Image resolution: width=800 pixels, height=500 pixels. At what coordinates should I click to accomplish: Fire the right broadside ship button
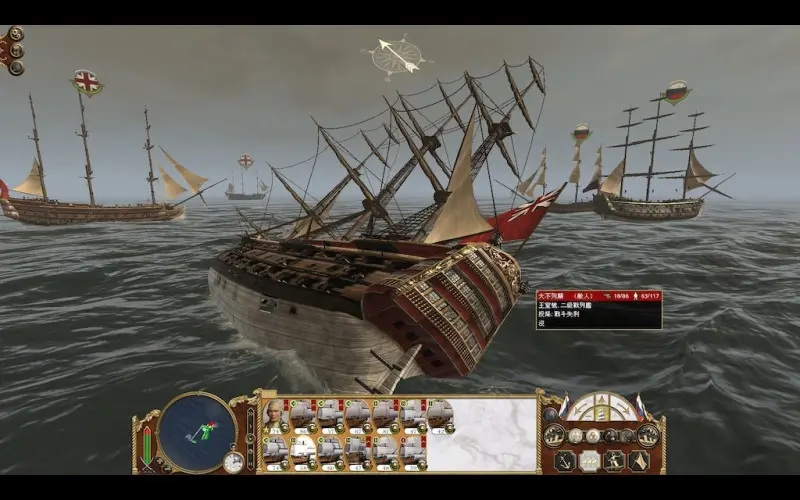pyautogui.click(x=648, y=435)
